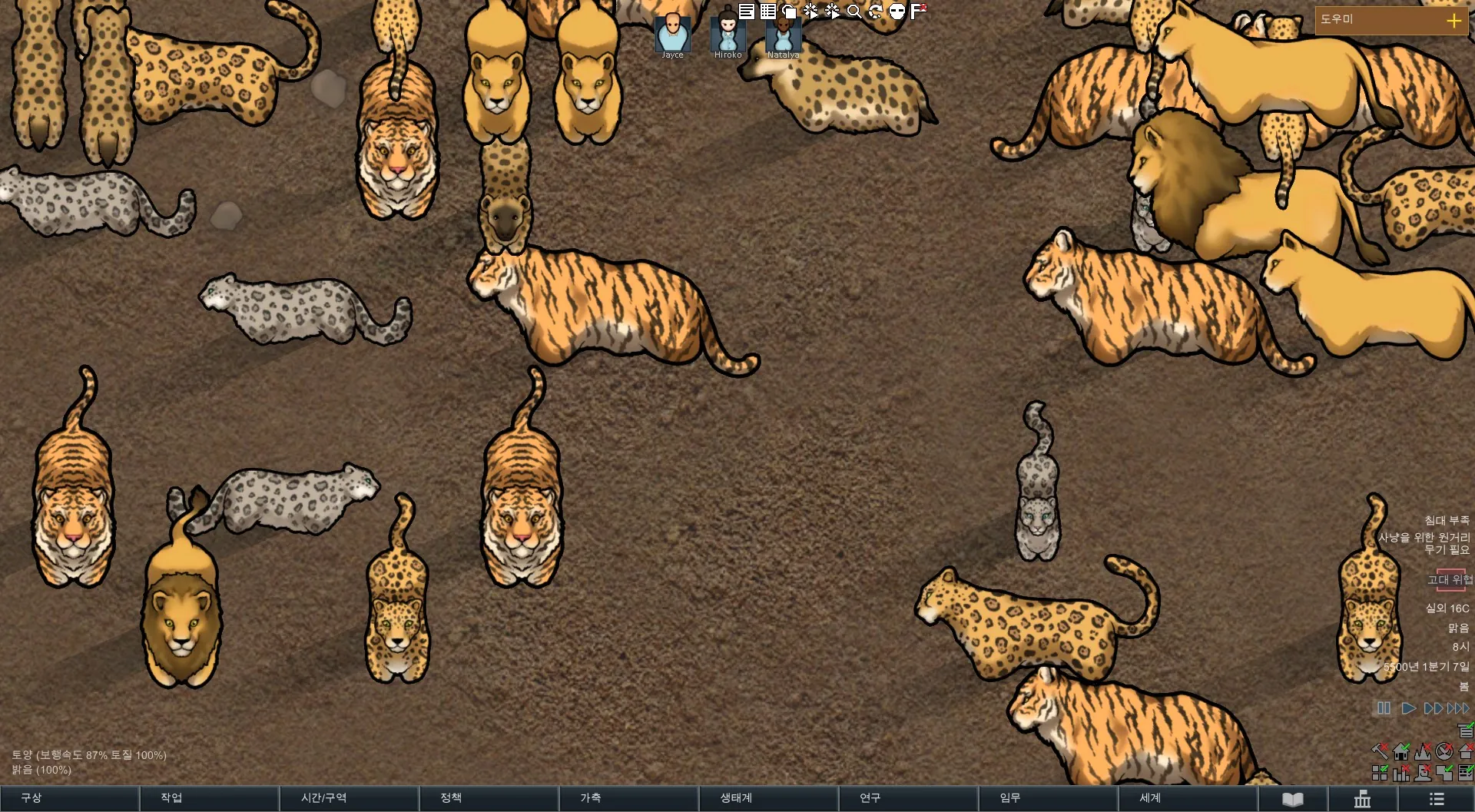Select colonist Natalya's portrait
1475x812 pixels.
tap(783, 34)
